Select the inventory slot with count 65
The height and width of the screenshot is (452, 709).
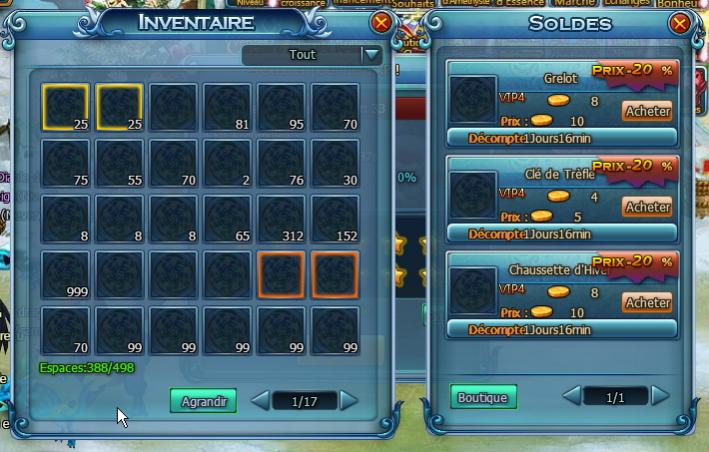point(227,219)
